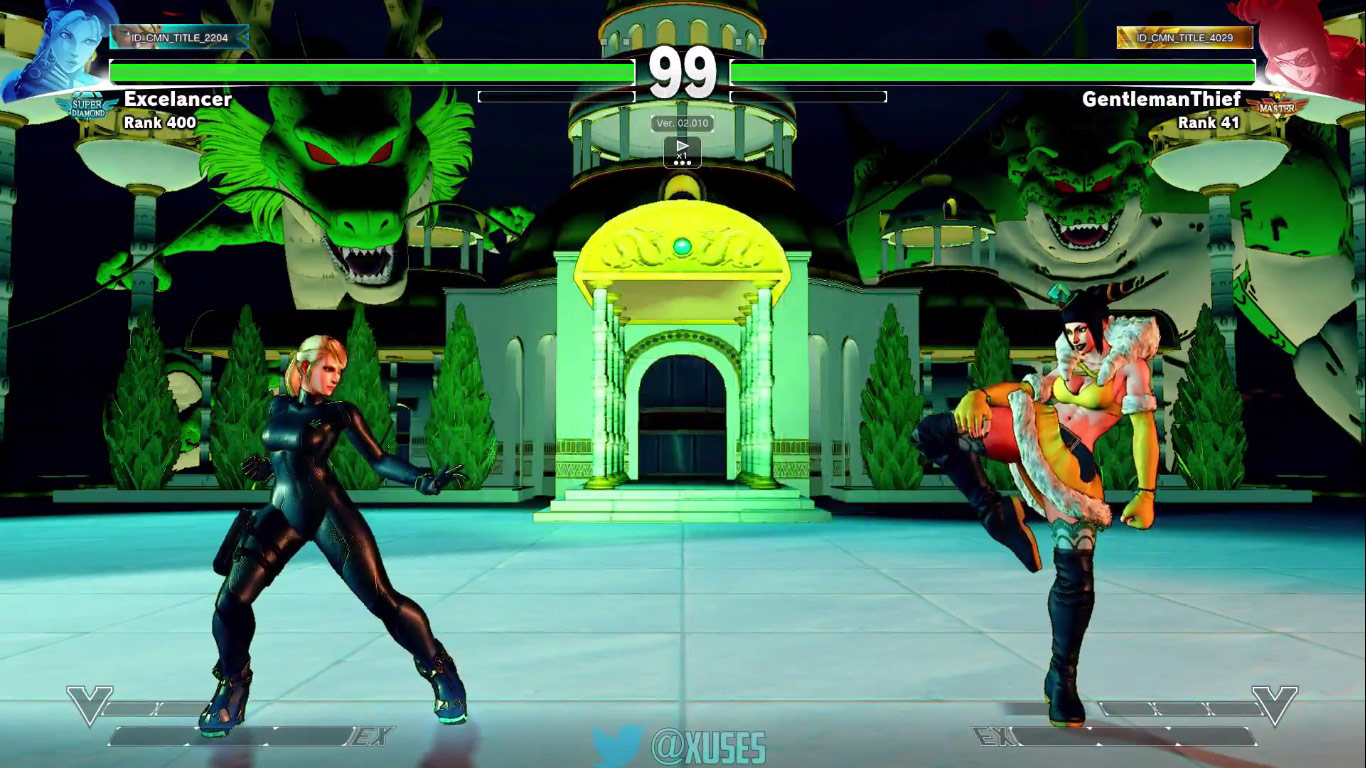This screenshot has height=768, width=1366.
Task: Toggle the left three-dot replay options
Action: pyautogui.click(x=676, y=163)
